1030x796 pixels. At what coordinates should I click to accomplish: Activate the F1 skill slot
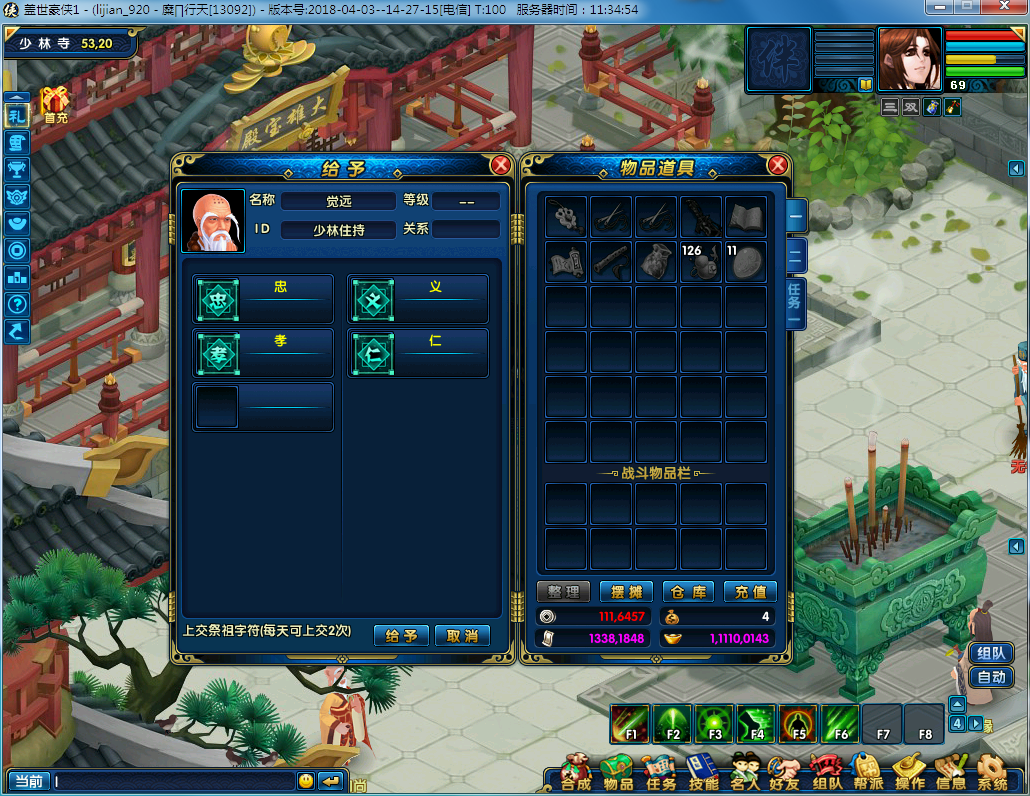pos(631,723)
